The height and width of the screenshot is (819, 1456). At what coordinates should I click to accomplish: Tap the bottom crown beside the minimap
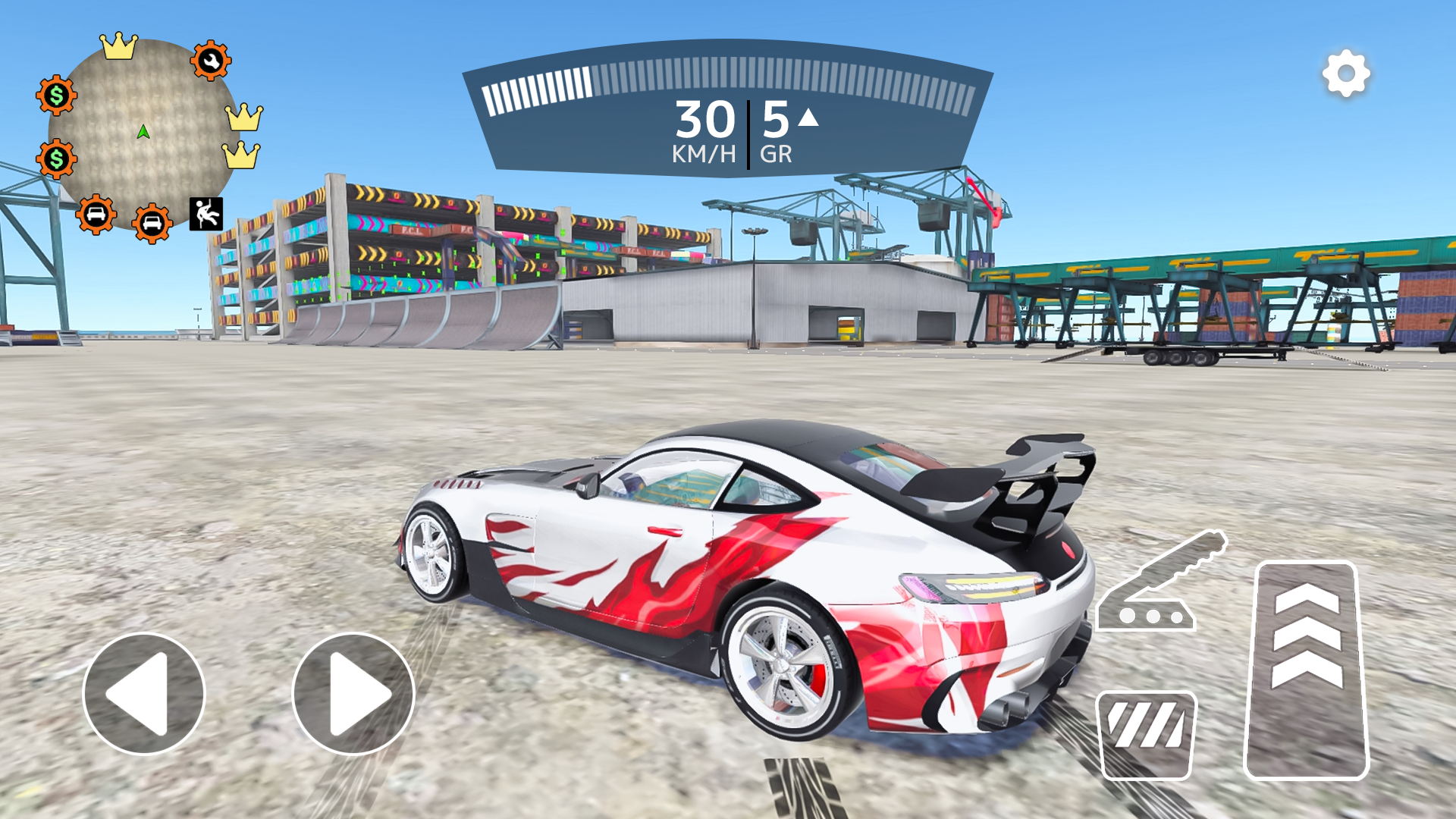(x=242, y=155)
